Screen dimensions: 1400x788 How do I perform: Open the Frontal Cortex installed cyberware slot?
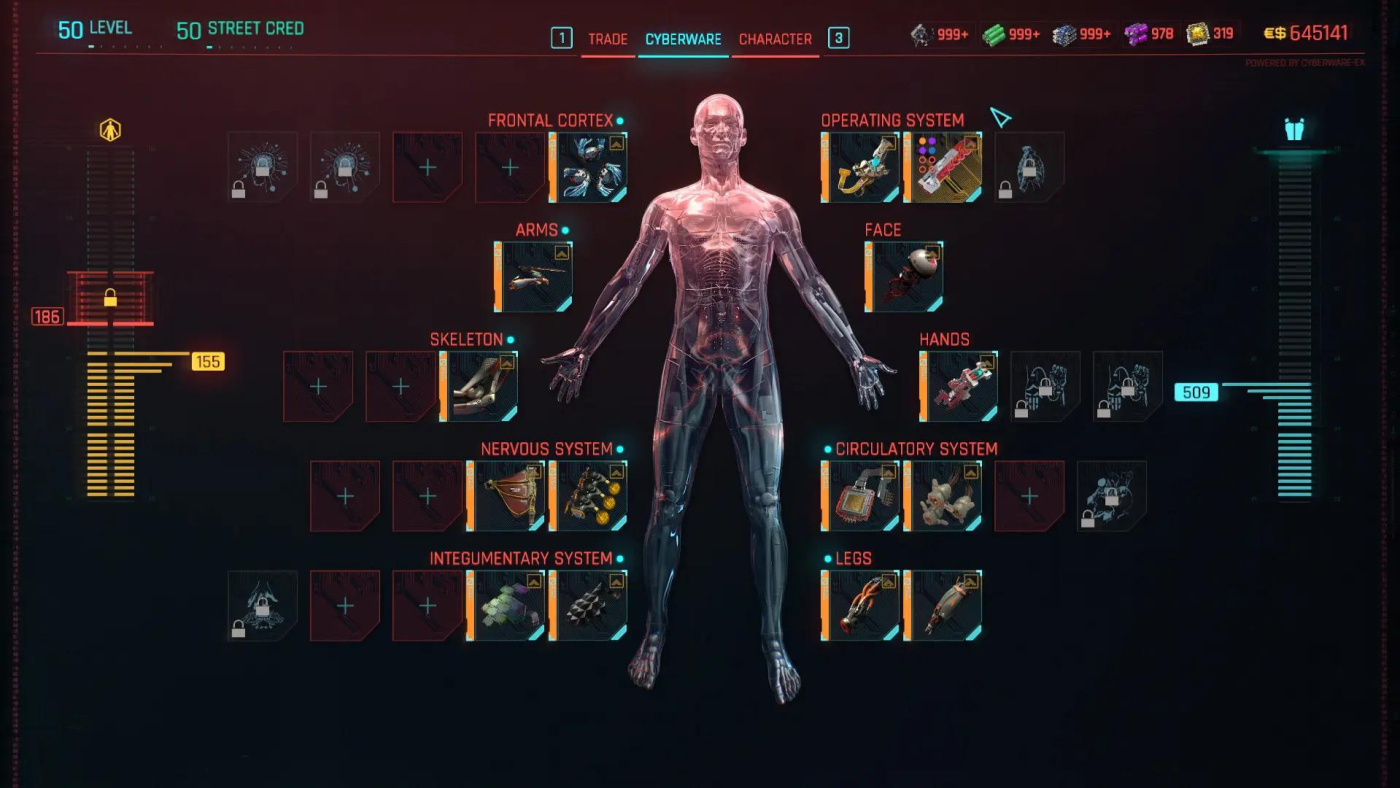pos(588,167)
